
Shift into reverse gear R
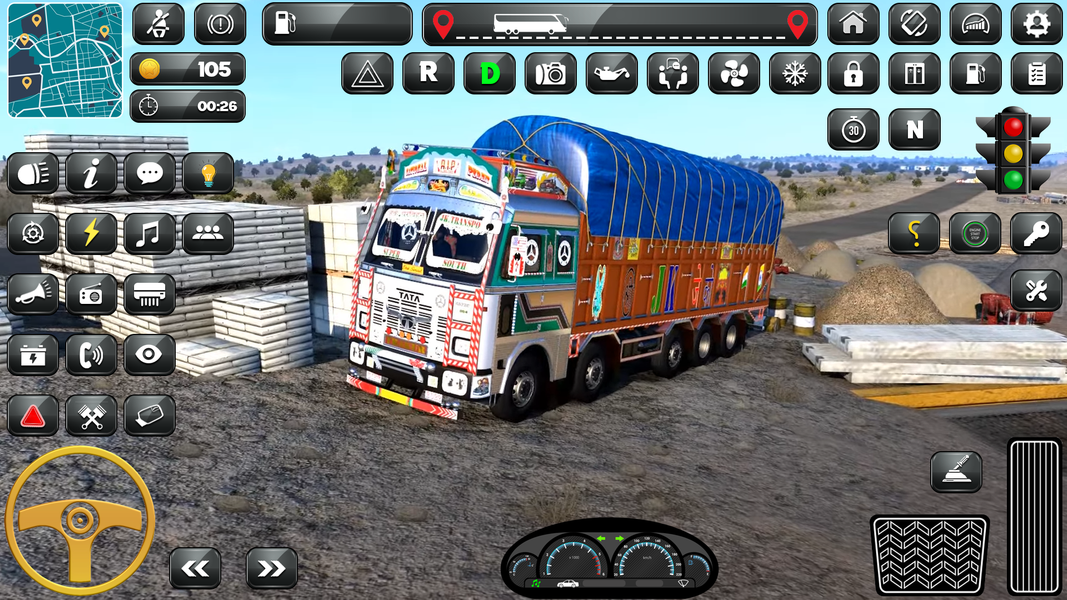pos(428,73)
